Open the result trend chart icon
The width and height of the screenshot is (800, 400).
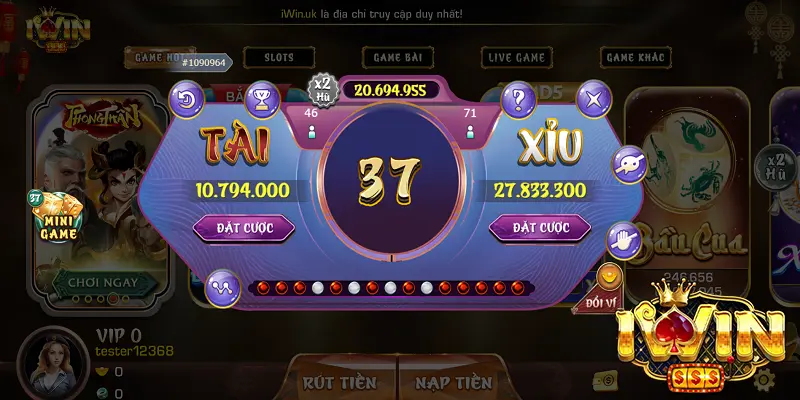tap(220, 288)
